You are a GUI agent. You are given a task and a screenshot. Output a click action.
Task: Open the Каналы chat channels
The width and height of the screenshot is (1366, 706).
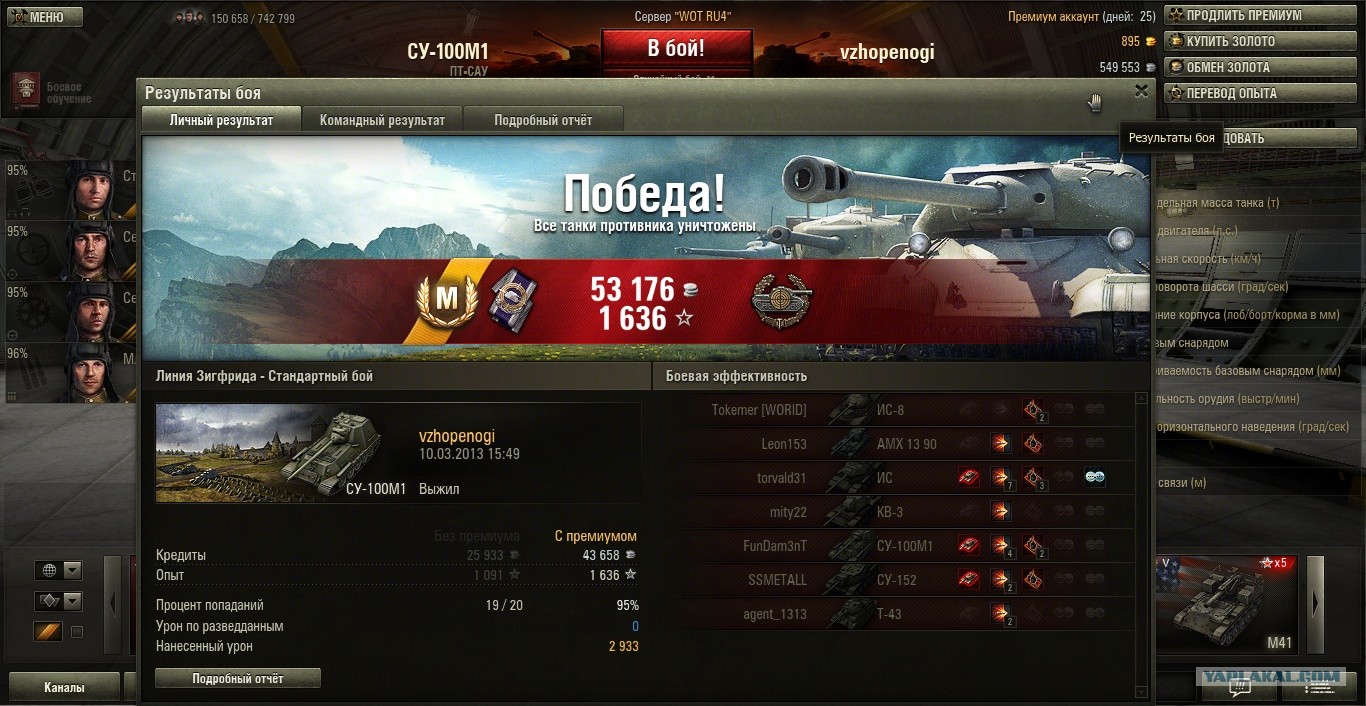coord(64,687)
